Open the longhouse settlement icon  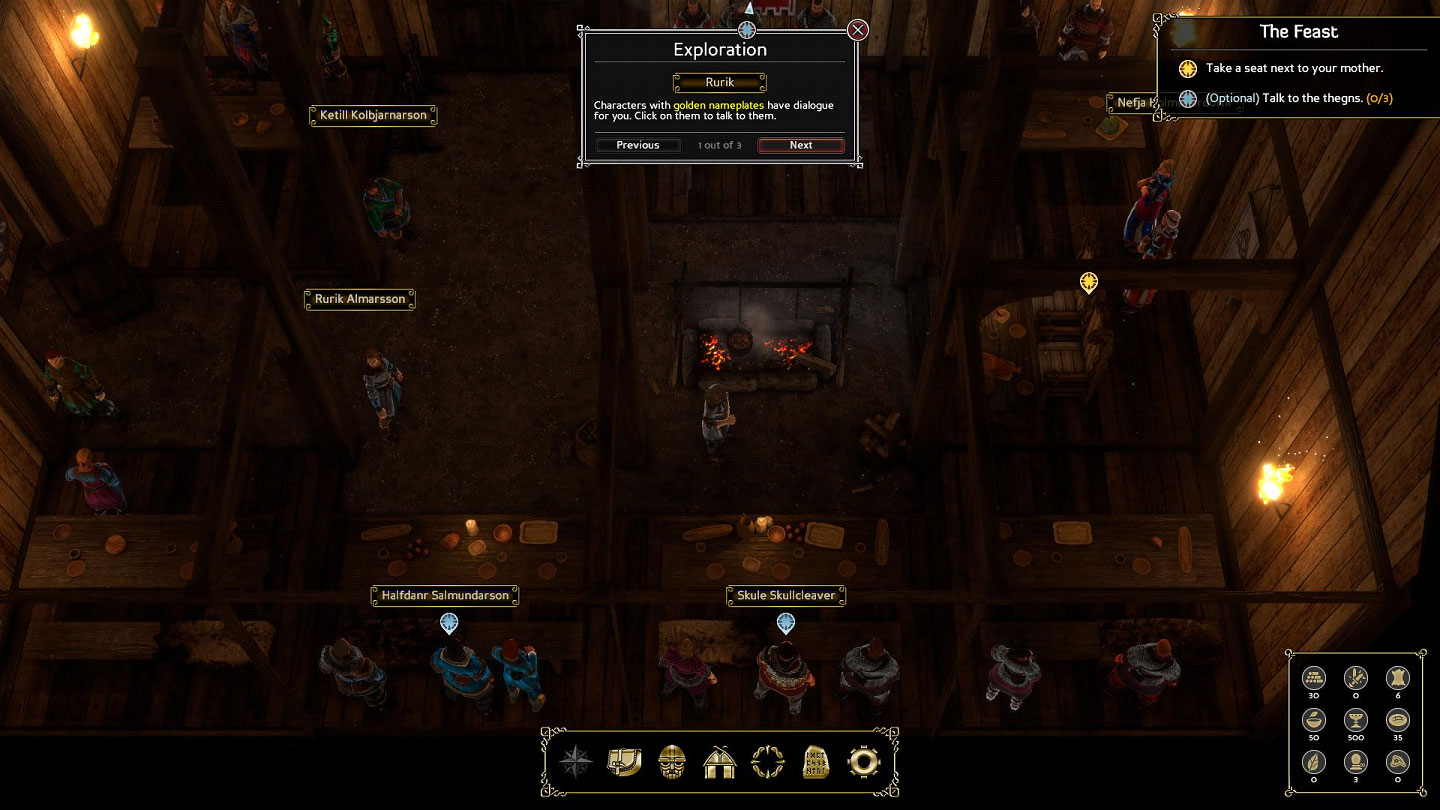coord(720,763)
